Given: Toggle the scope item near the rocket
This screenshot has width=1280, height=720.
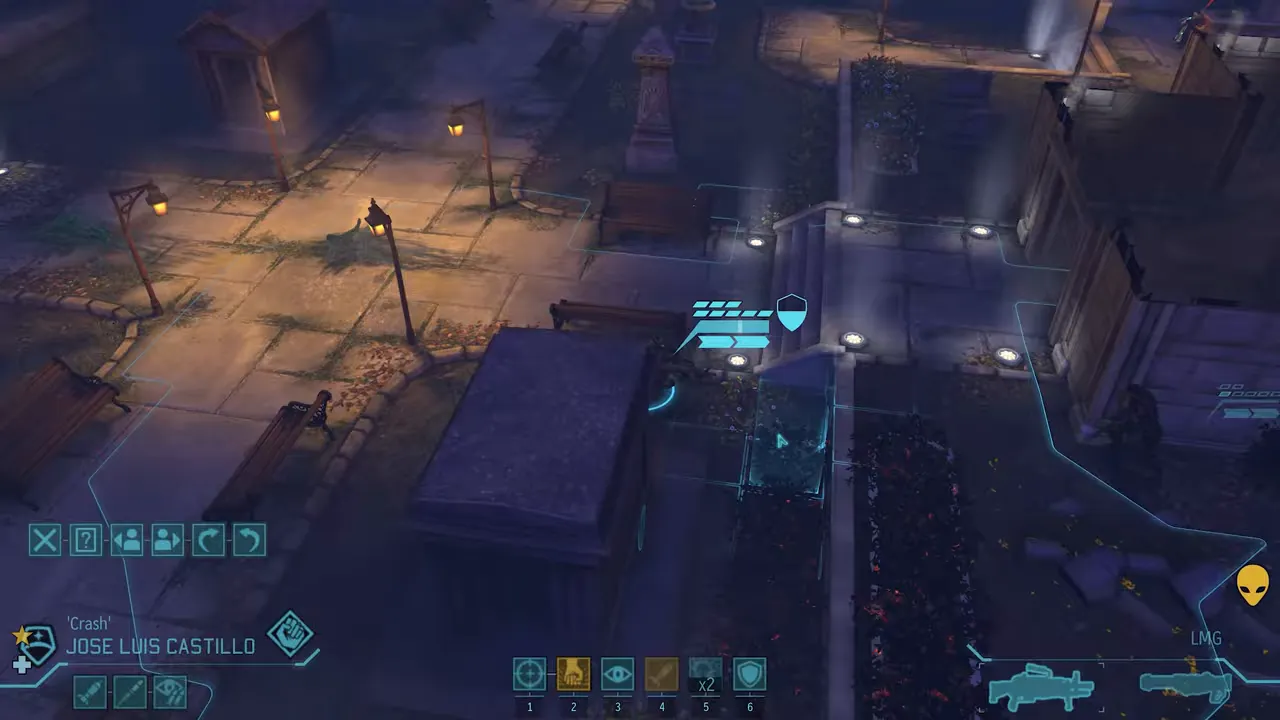Looking at the screenshot, I should click(170, 691).
